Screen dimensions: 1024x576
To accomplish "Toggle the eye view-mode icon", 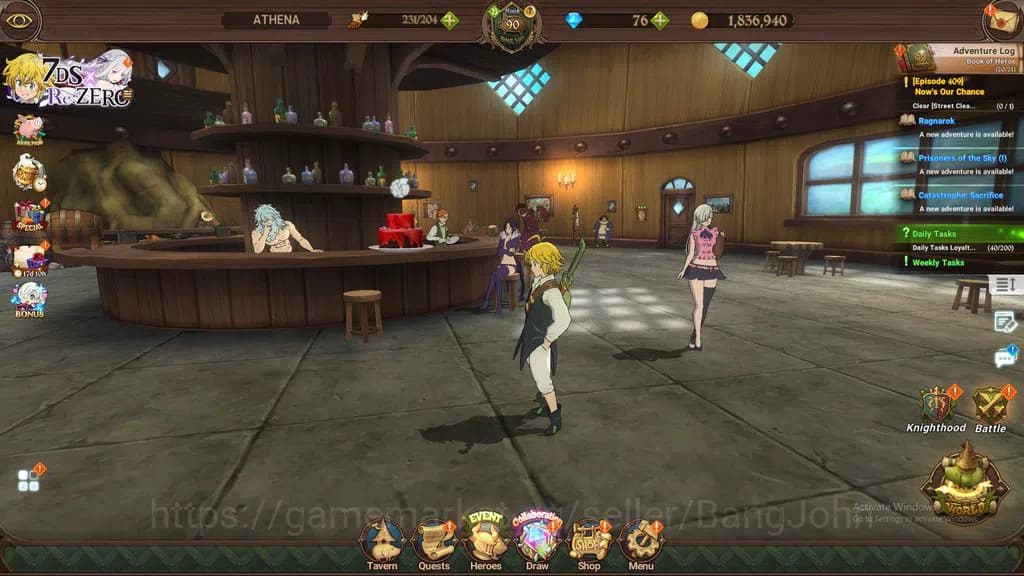I will (20, 20).
